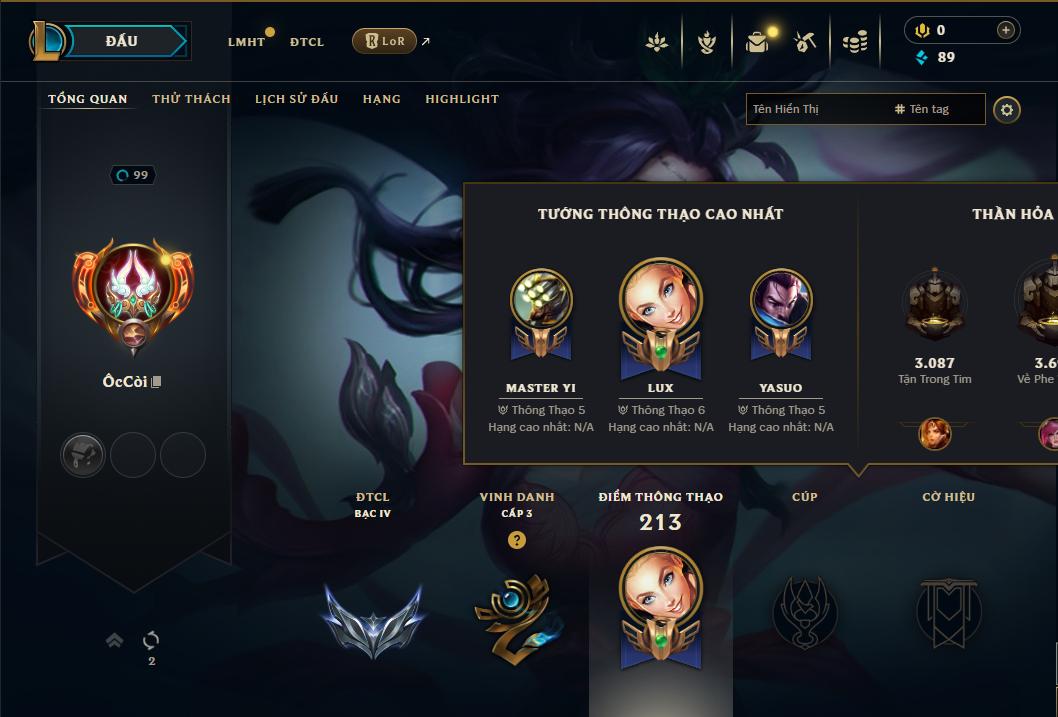Switch to the ĐTCL section
1058x717 pixels.
click(x=307, y=42)
